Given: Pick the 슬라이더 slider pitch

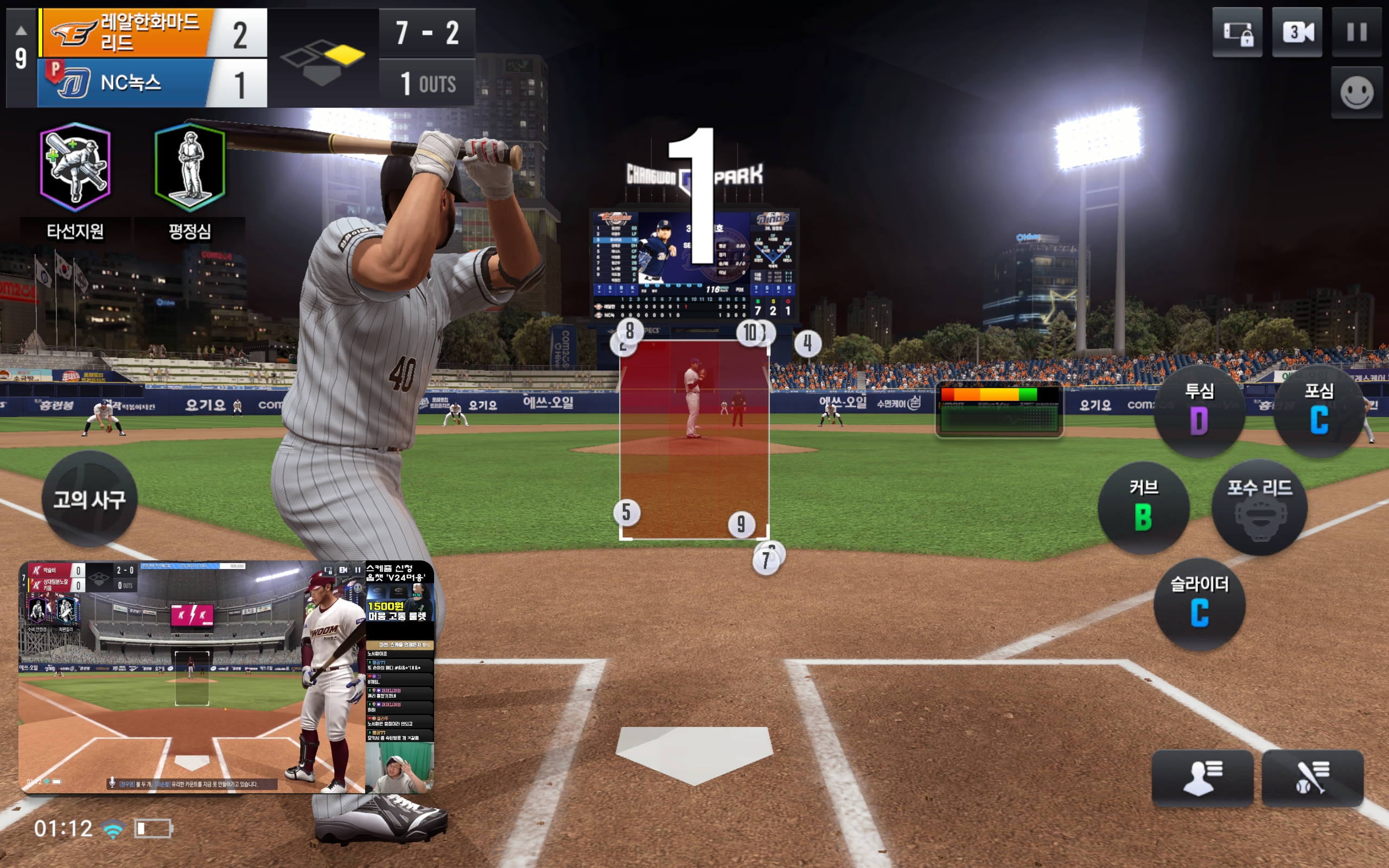Looking at the screenshot, I should [1199, 604].
